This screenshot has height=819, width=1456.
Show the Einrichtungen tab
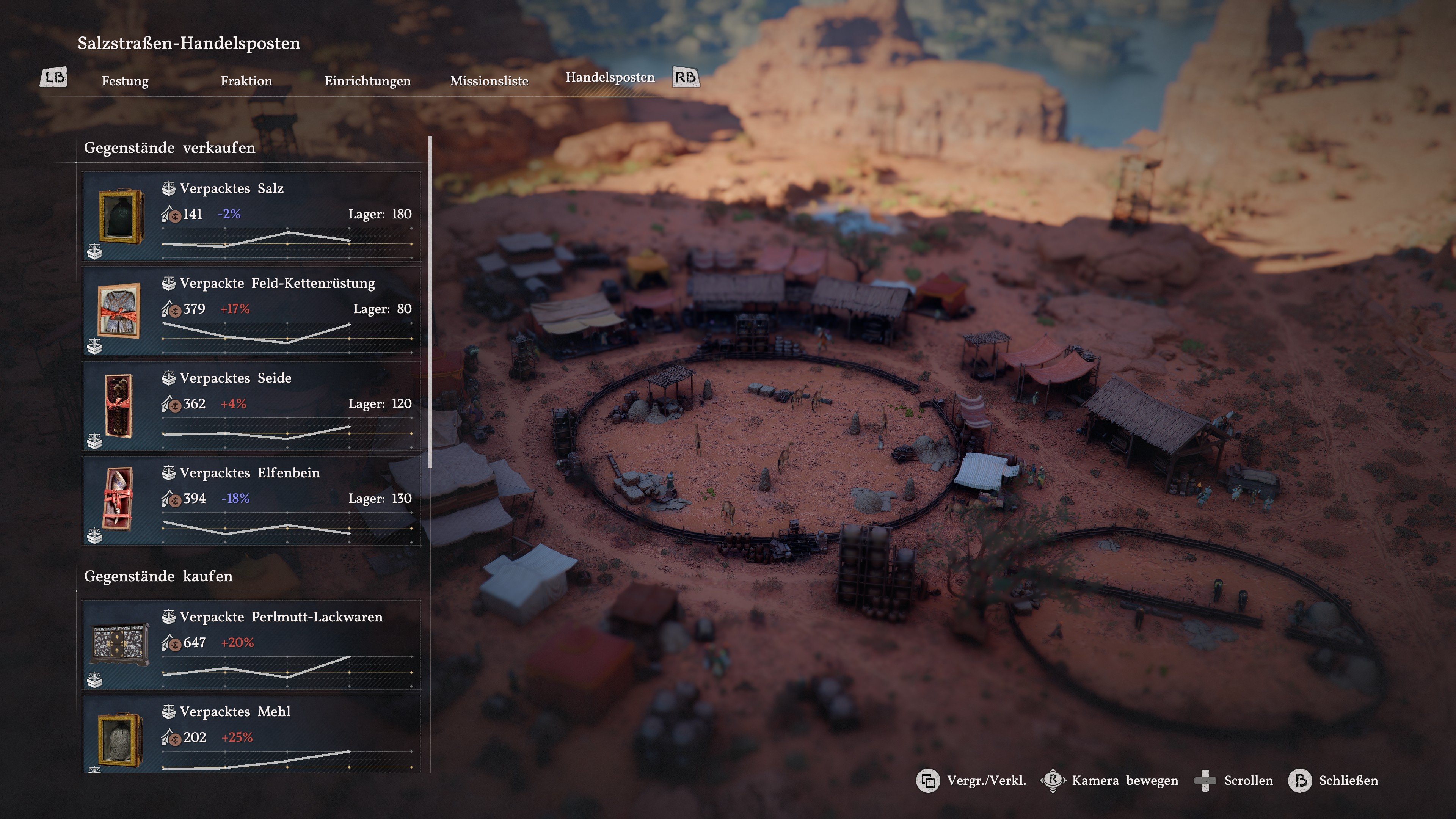click(x=367, y=81)
